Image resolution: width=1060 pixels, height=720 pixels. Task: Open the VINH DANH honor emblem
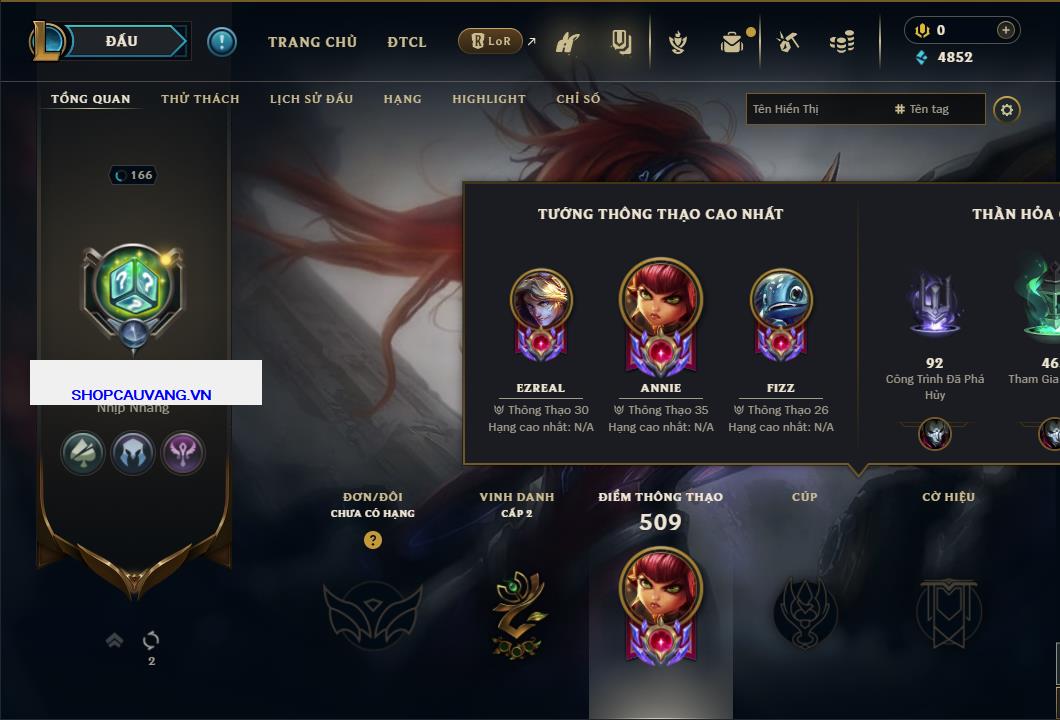[518, 613]
